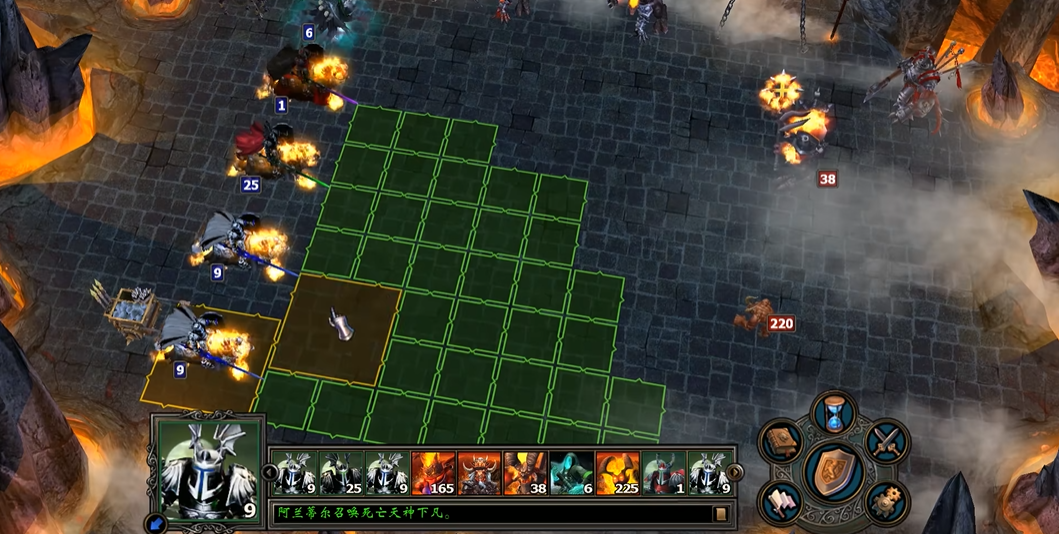This screenshot has width=1059, height=534.
Task: Surrender using the white flag button
Action: 779,501
